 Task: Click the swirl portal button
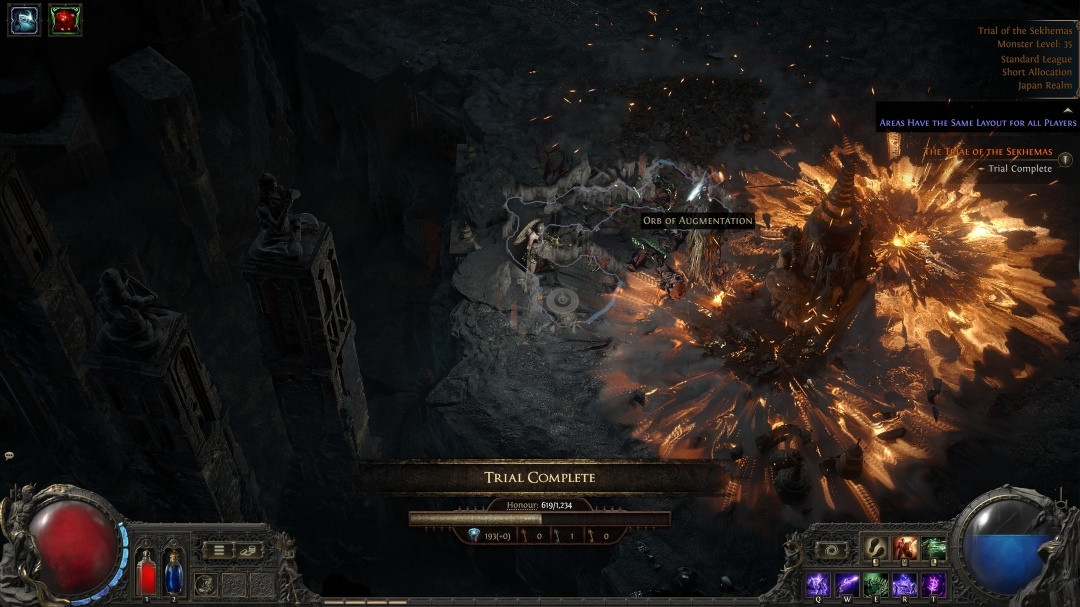pos(832,550)
